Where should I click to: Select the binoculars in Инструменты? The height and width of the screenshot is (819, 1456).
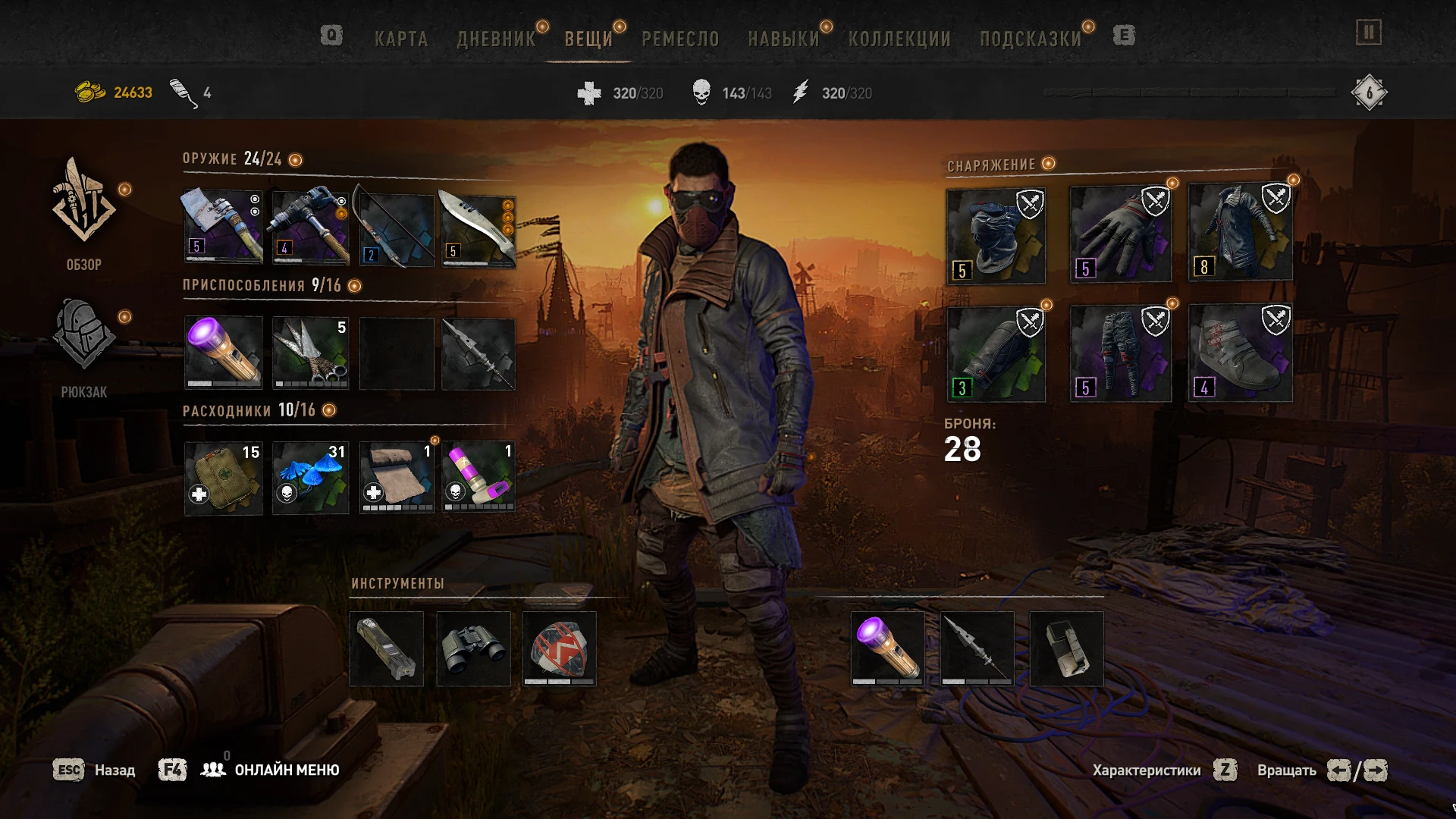coord(472,650)
